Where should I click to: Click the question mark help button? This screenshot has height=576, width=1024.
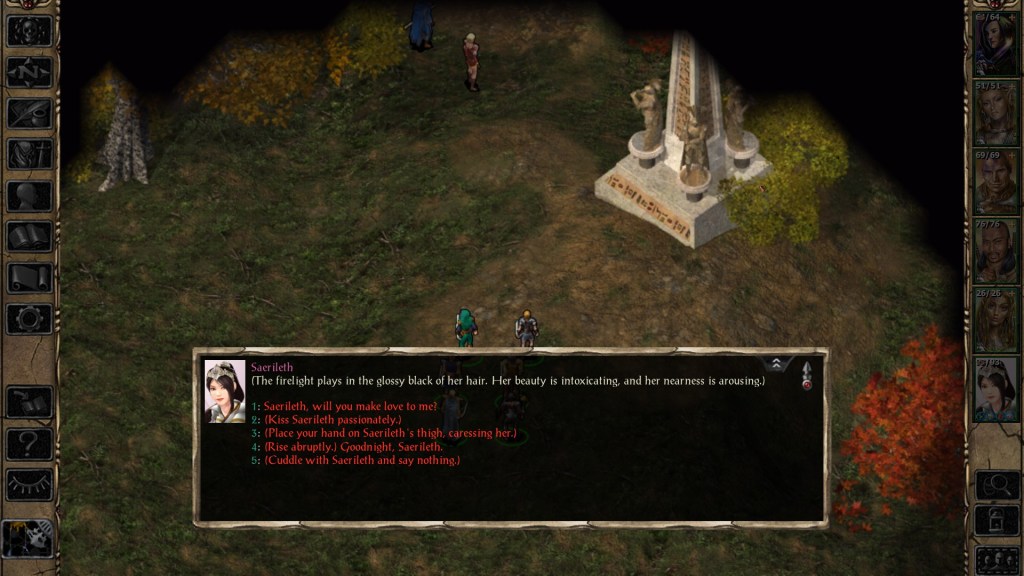(29, 443)
